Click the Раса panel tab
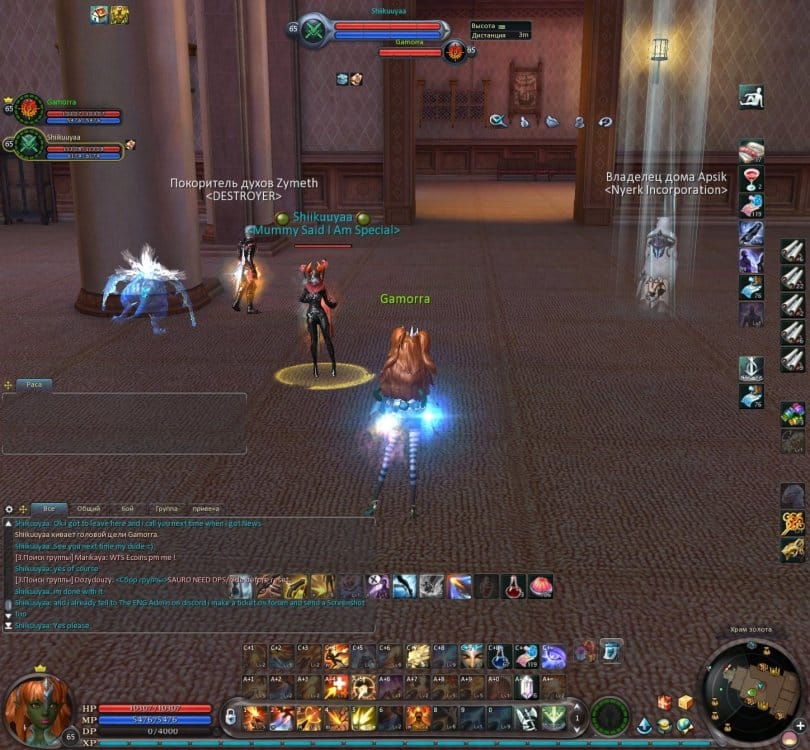 click(34, 384)
